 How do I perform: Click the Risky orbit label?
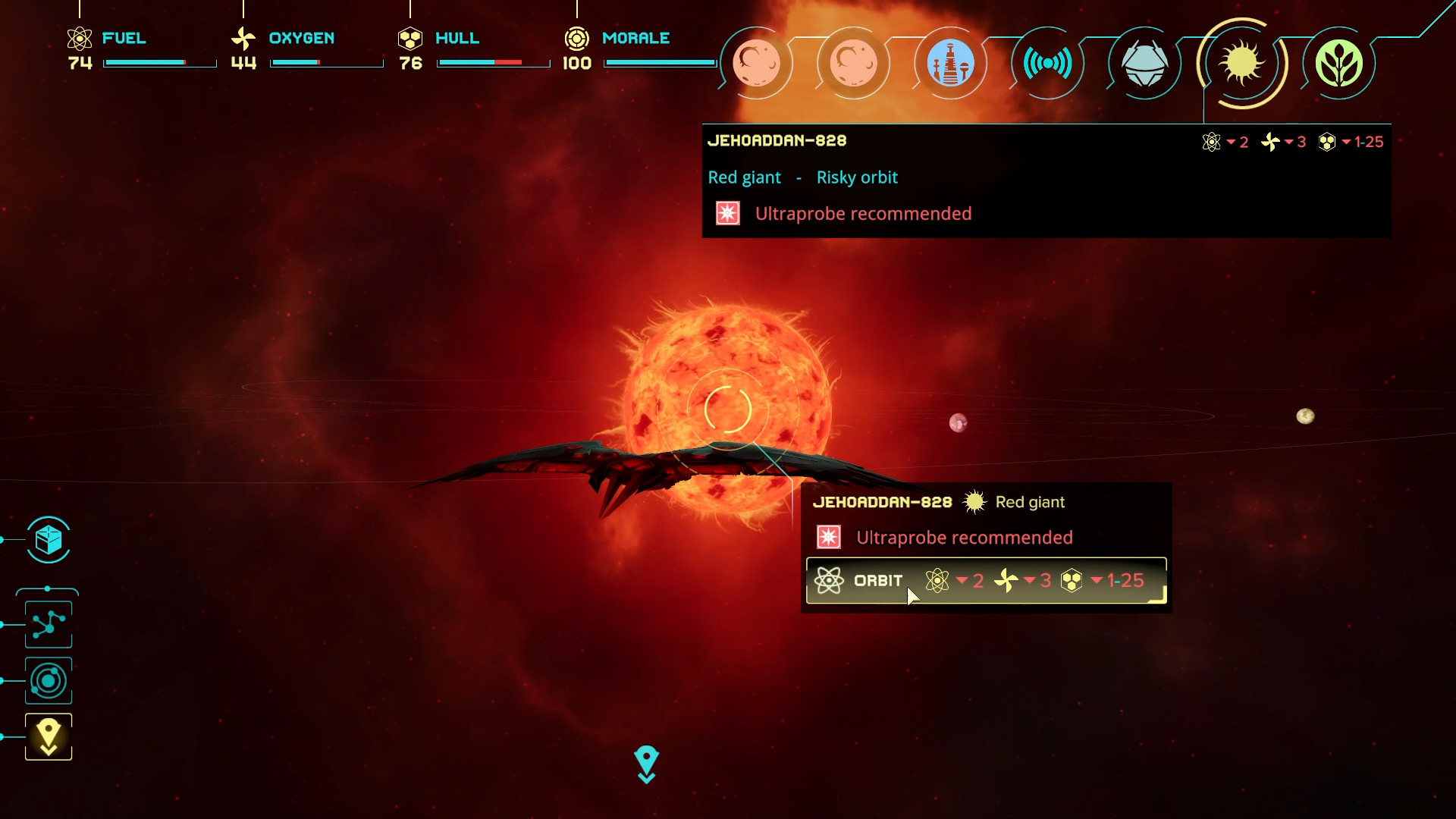856,177
